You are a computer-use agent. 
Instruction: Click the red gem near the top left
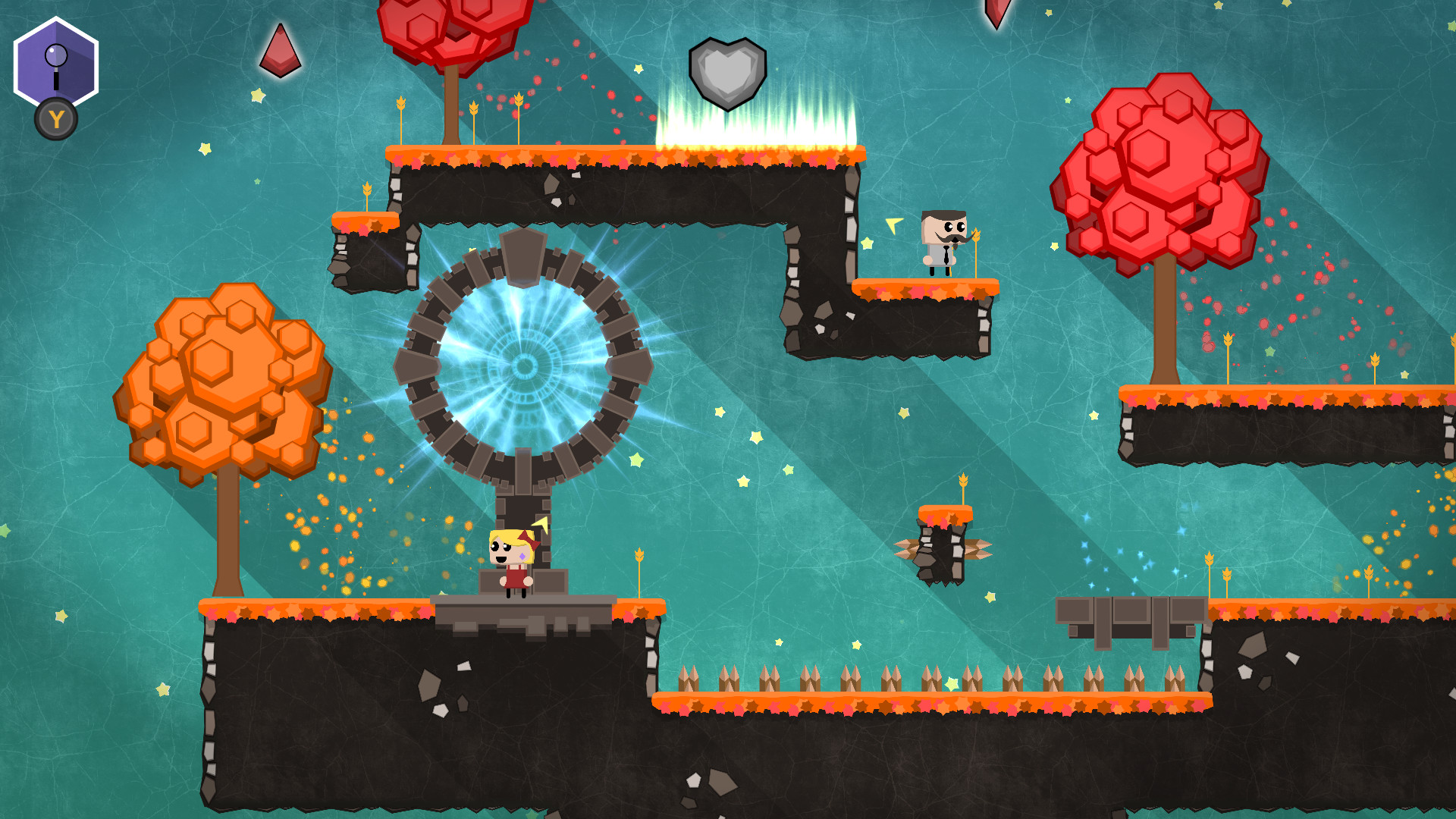tap(281, 49)
